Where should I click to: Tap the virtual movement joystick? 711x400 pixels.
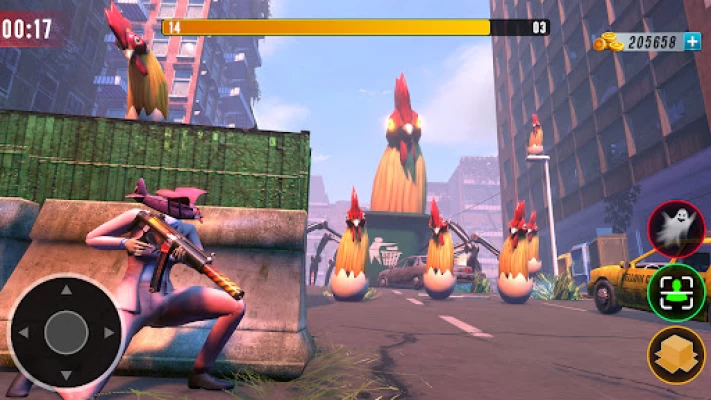(x=66, y=332)
